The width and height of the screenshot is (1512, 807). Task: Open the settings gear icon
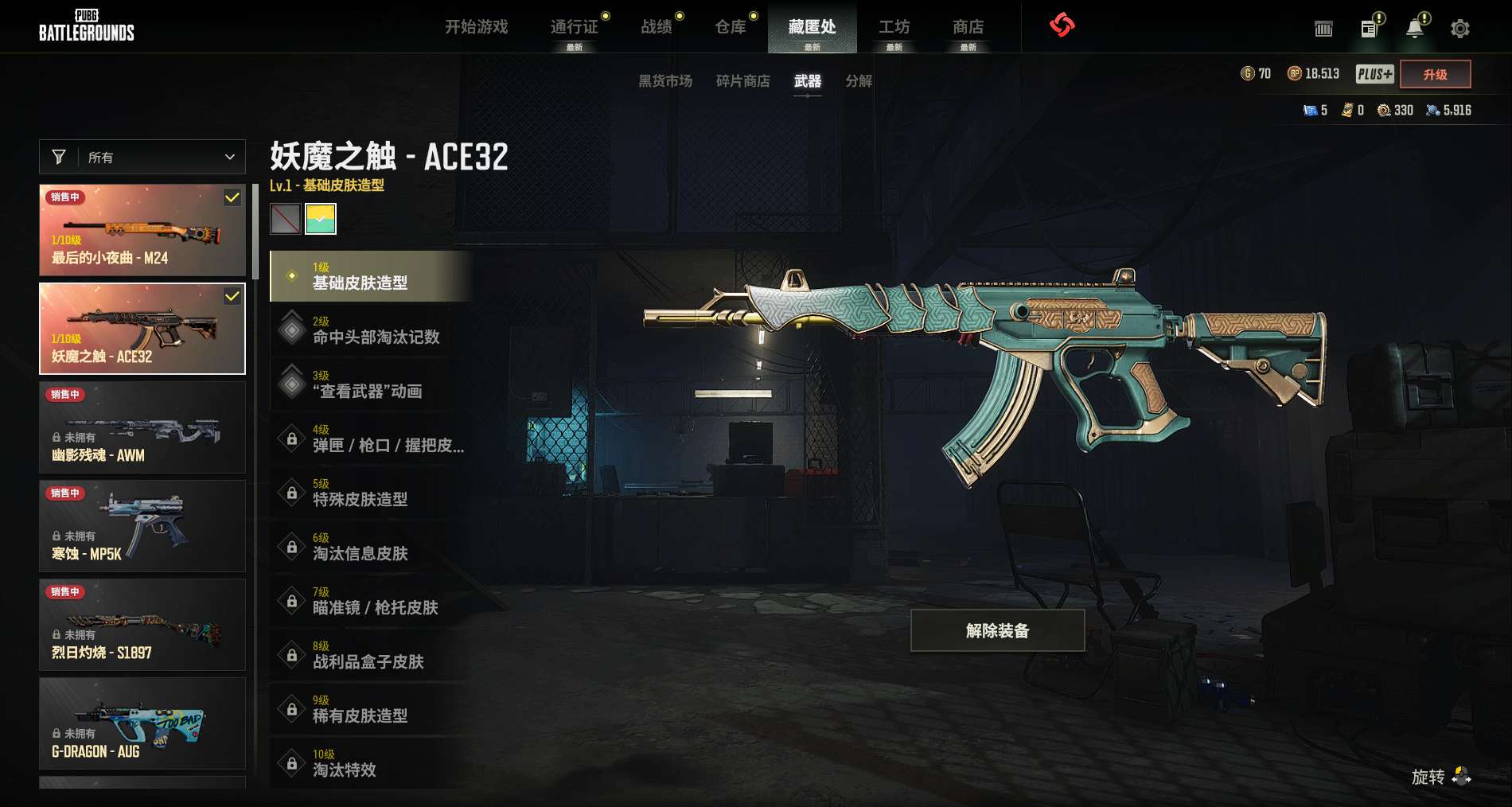(1459, 29)
